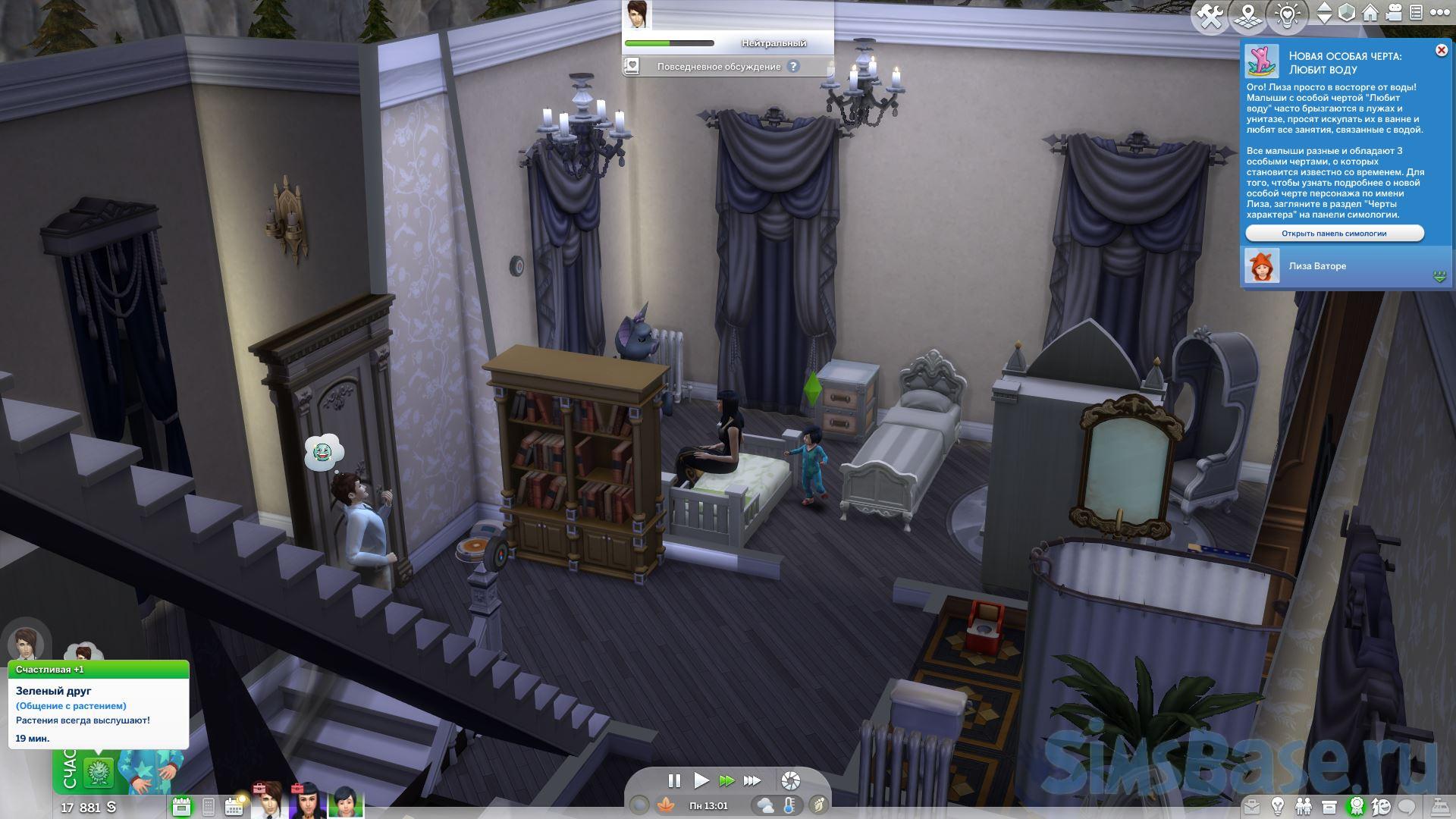Set game speed to normal play
Viewport: 1456px width, 819px height.
(x=701, y=780)
